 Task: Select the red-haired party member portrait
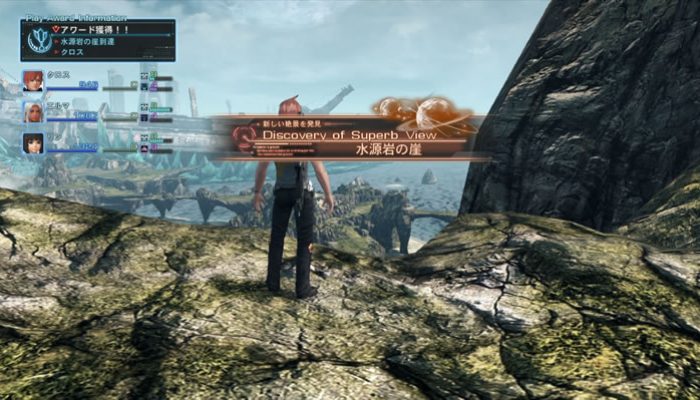click(33, 81)
